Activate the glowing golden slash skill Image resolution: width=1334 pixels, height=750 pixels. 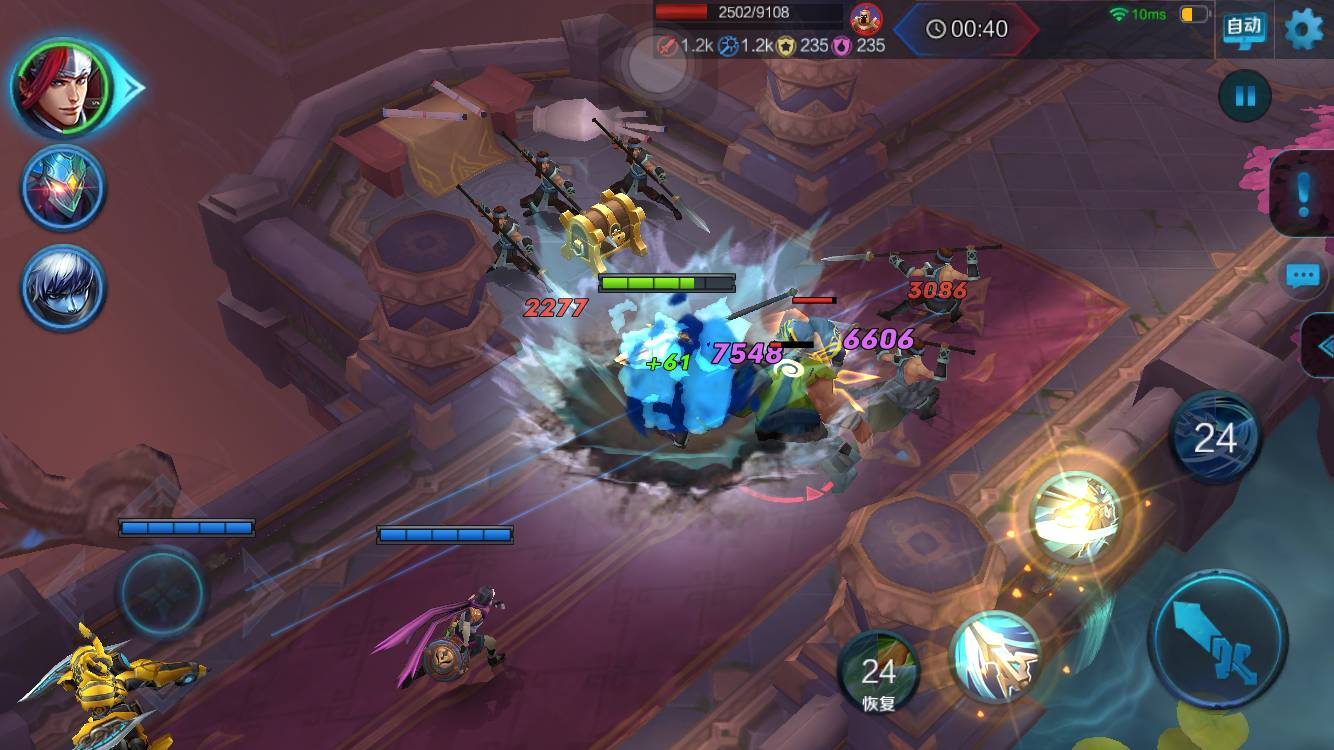pos(1076,517)
